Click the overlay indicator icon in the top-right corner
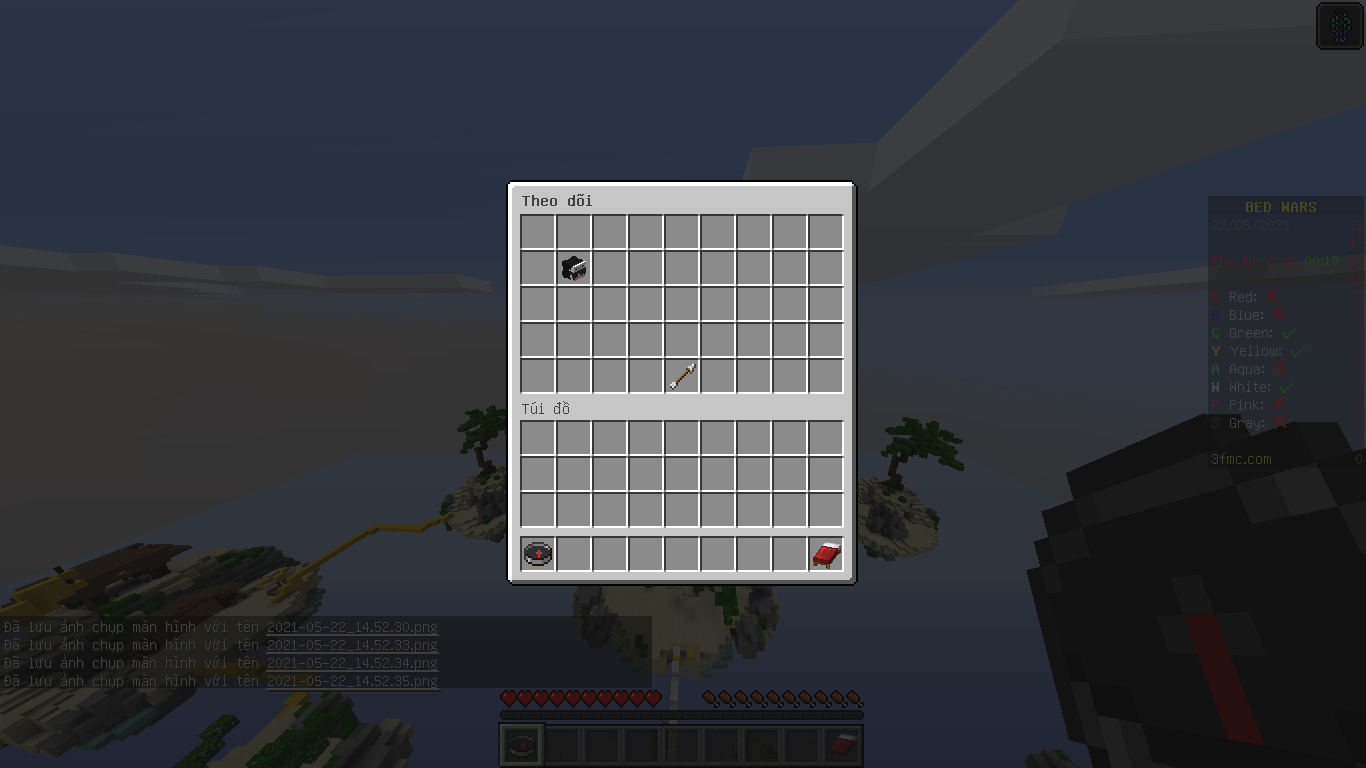This screenshot has width=1366, height=768. (x=1340, y=25)
